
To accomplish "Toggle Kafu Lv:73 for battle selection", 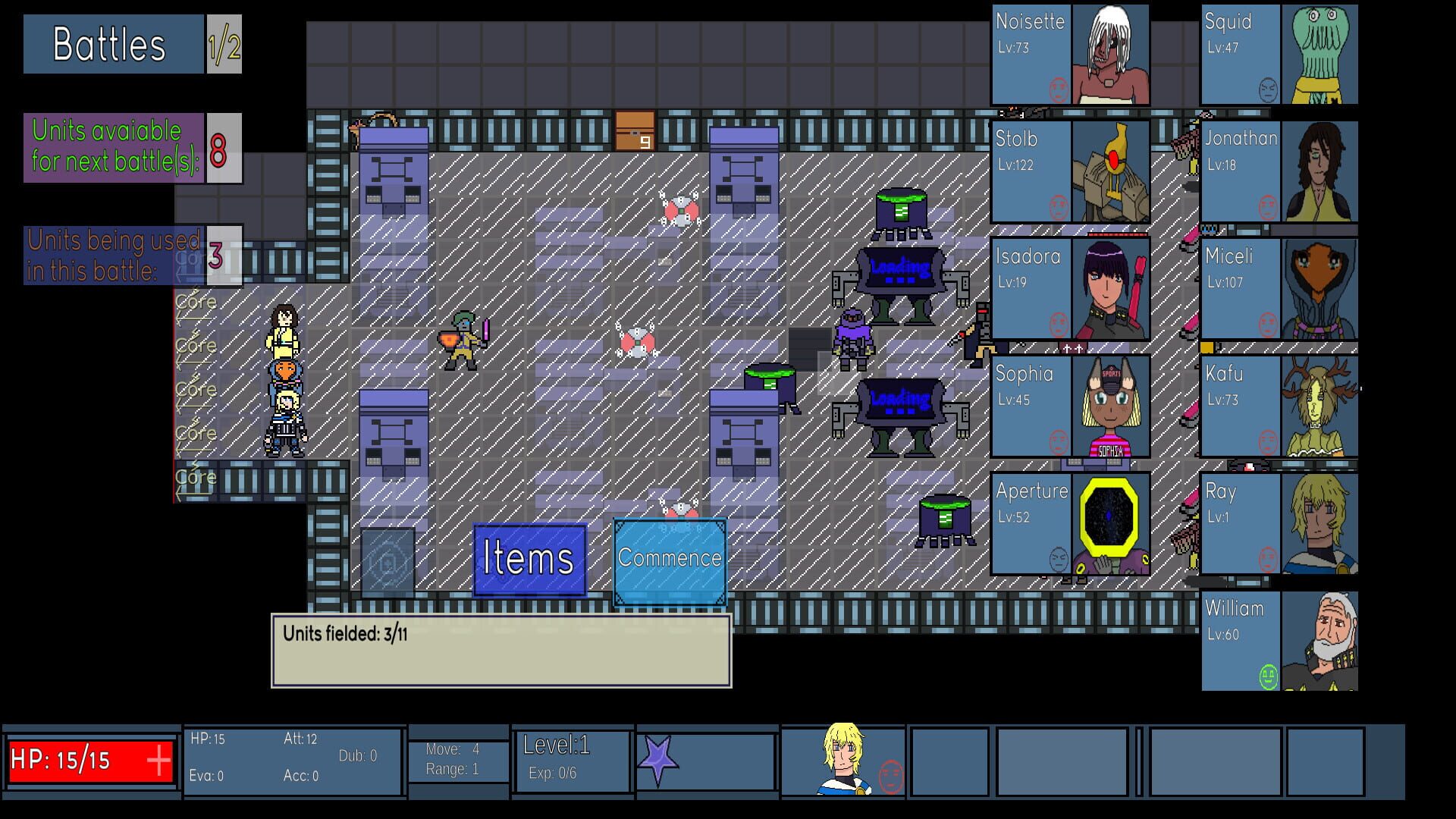I will tap(1240, 406).
